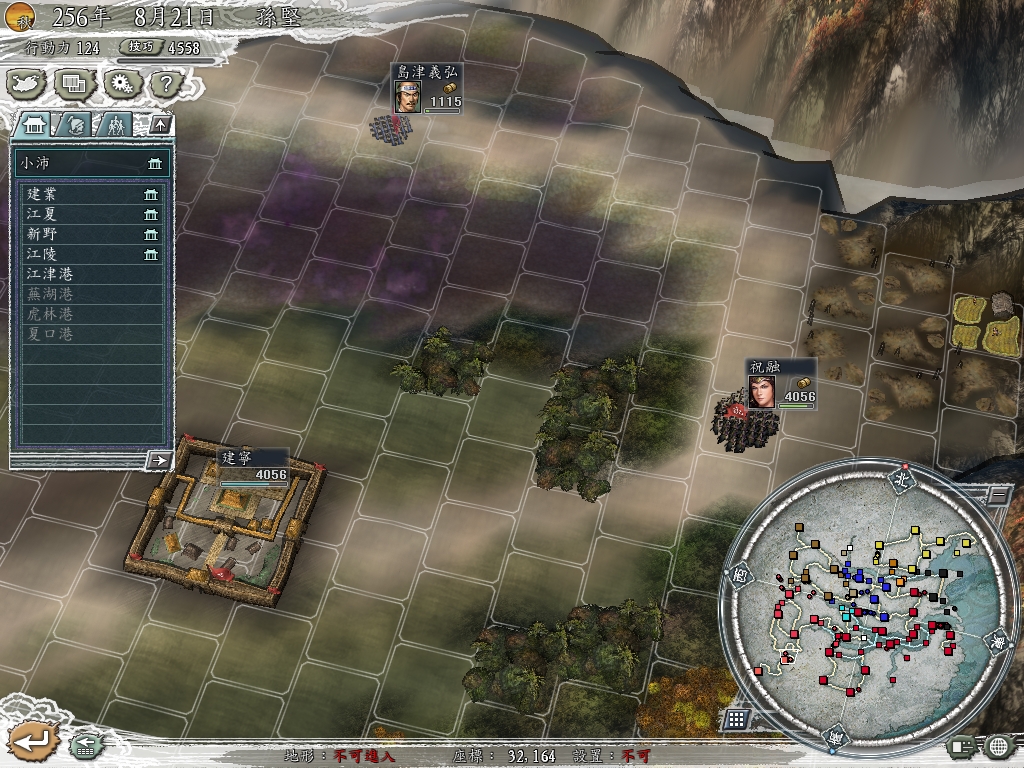Open the question mark help button
Viewport: 1024px width, 768px height.
tap(167, 84)
